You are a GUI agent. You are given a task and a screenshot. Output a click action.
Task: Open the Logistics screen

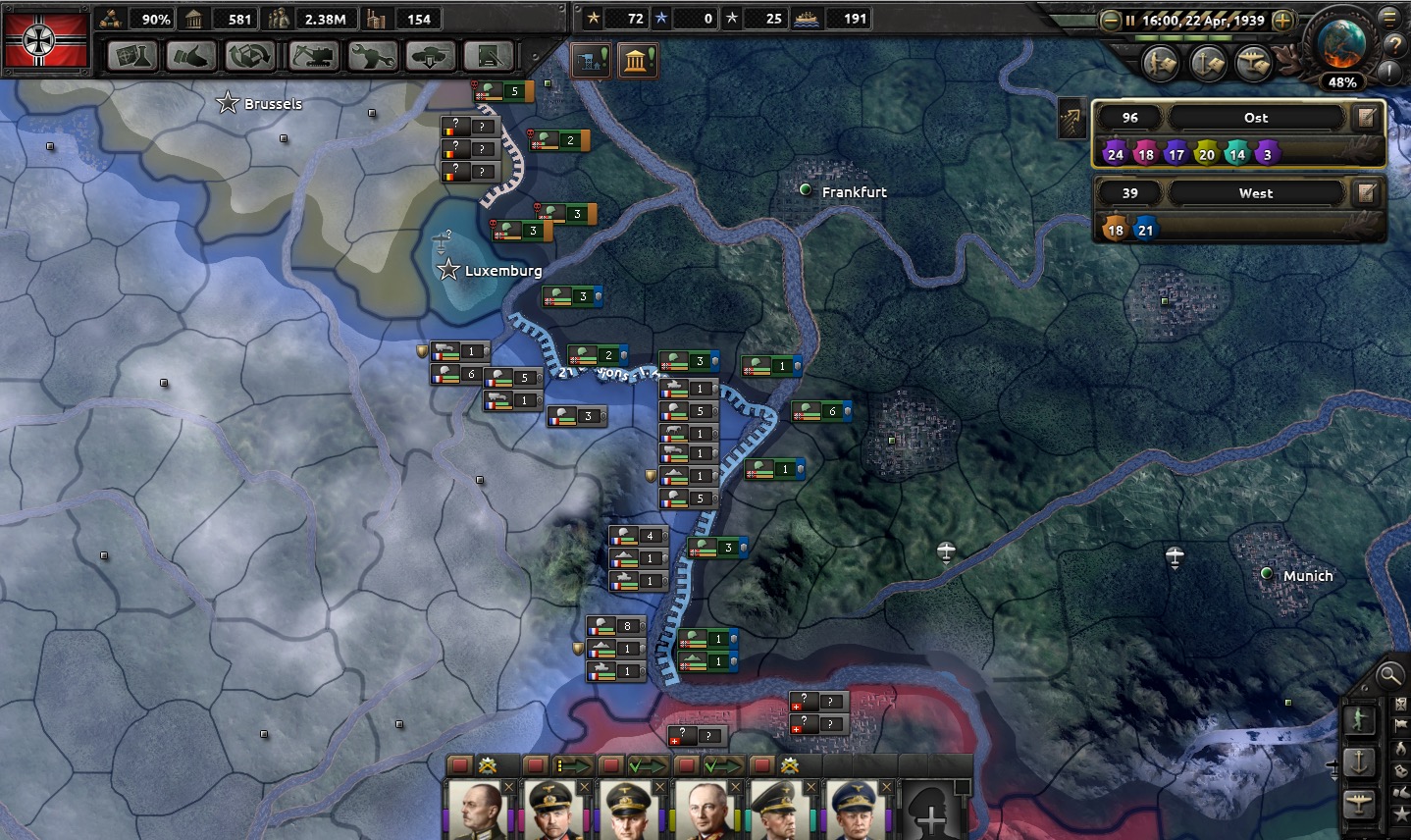point(489,57)
